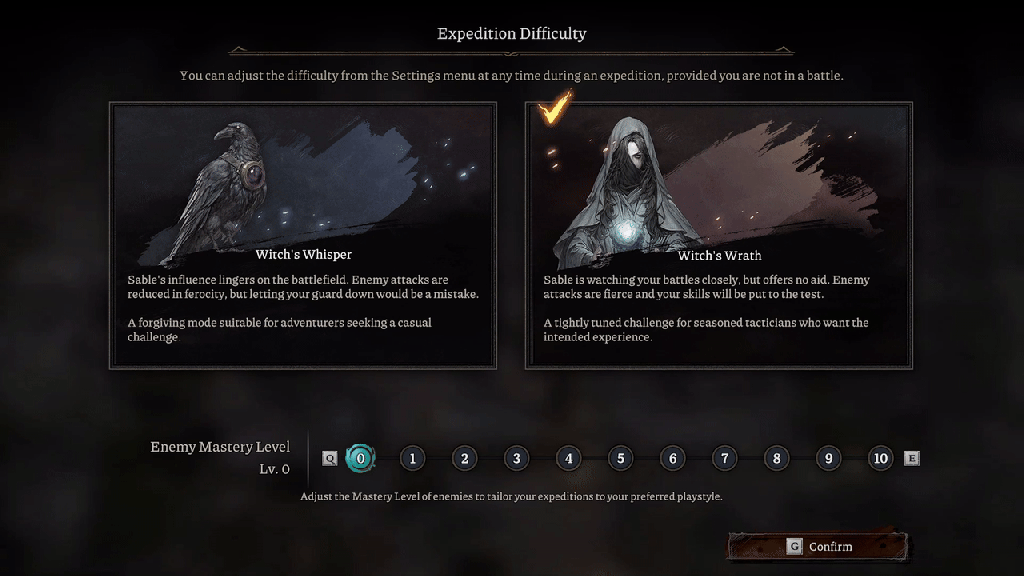Screen dimensions: 1024x576
Task: Select Mastery Level 9 node
Action: [828, 459]
